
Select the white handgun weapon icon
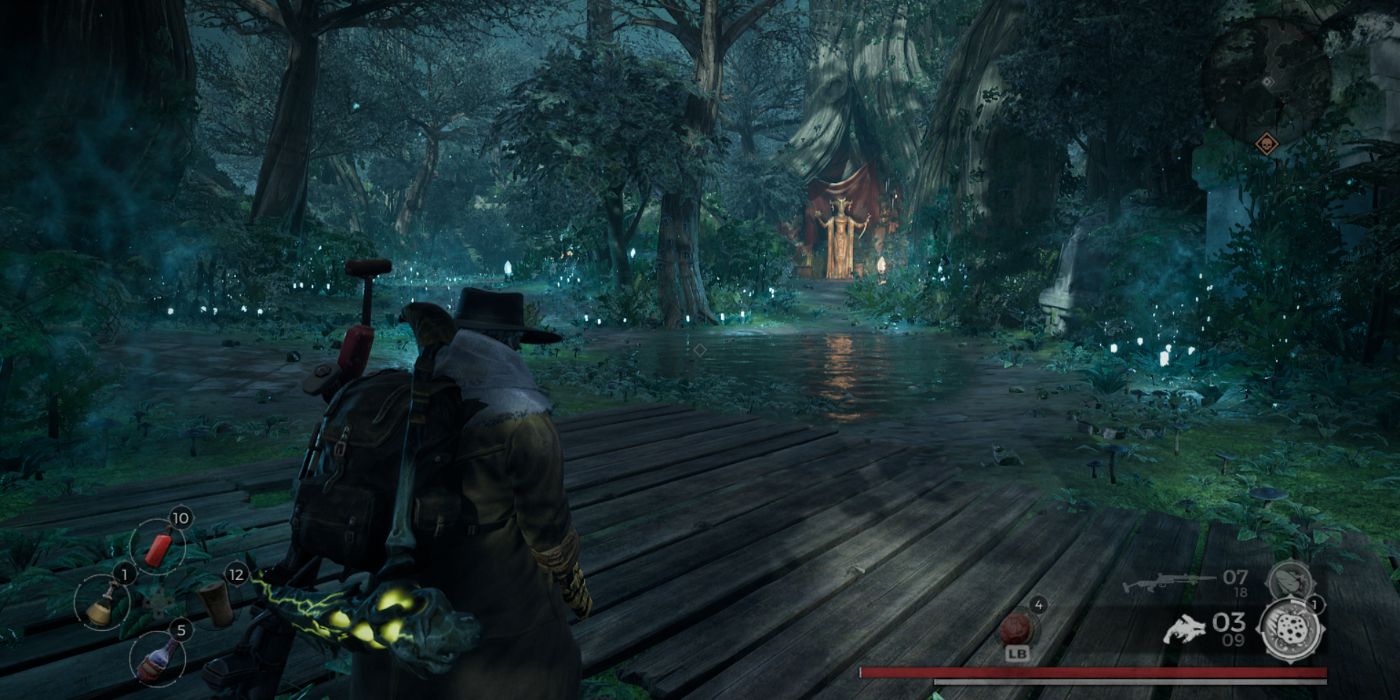tap(1185, 630)
